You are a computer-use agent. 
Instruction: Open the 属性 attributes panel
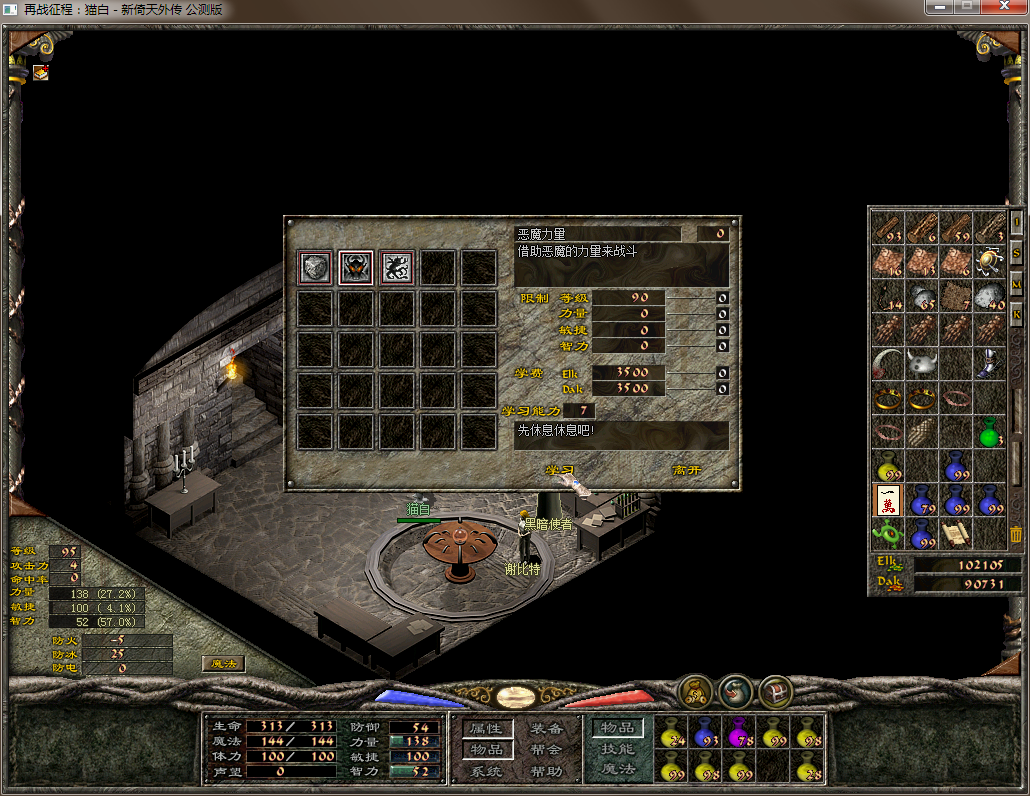click(487, 729)
